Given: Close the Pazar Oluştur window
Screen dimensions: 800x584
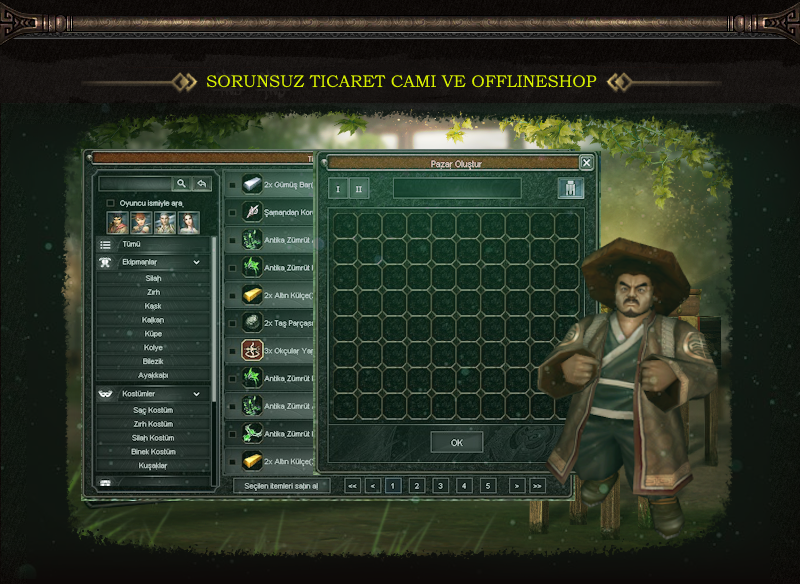Looking at the screenshot, I should tap(586, 163).
